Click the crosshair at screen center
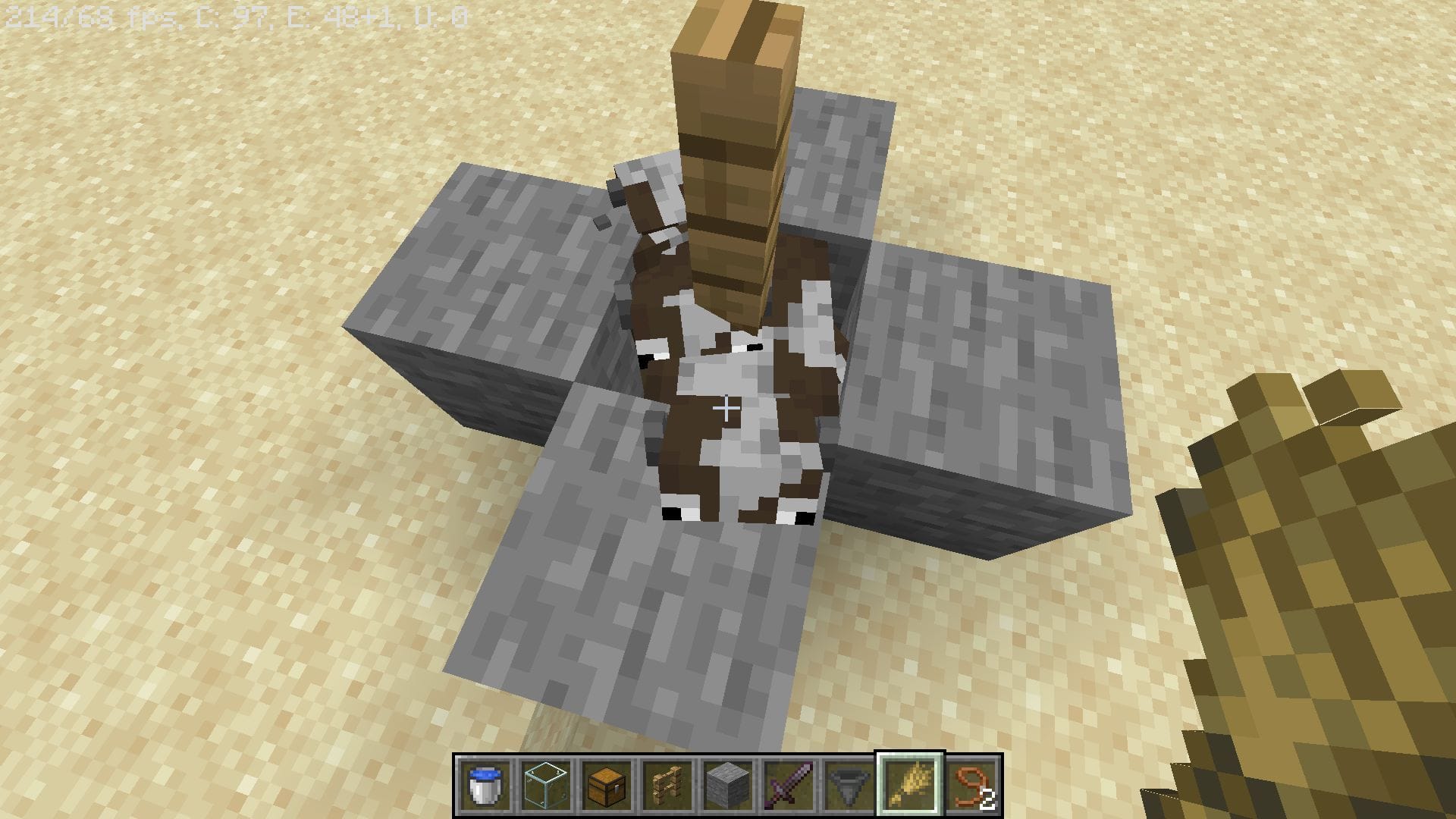The height and width of the screenshot is (819, 1456). [x=728, y=409]
